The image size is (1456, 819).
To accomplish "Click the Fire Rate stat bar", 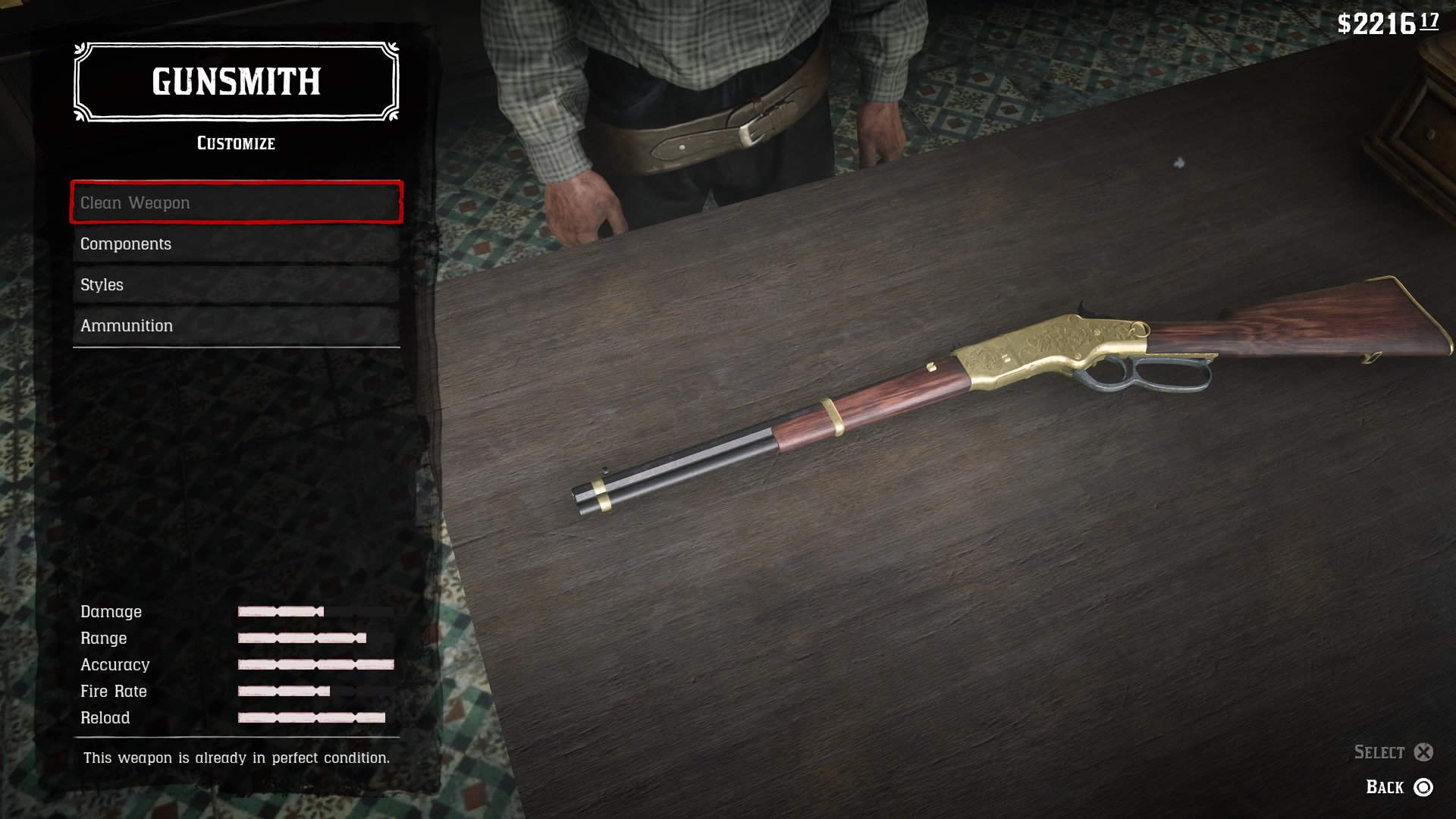I will pos(283,691).
